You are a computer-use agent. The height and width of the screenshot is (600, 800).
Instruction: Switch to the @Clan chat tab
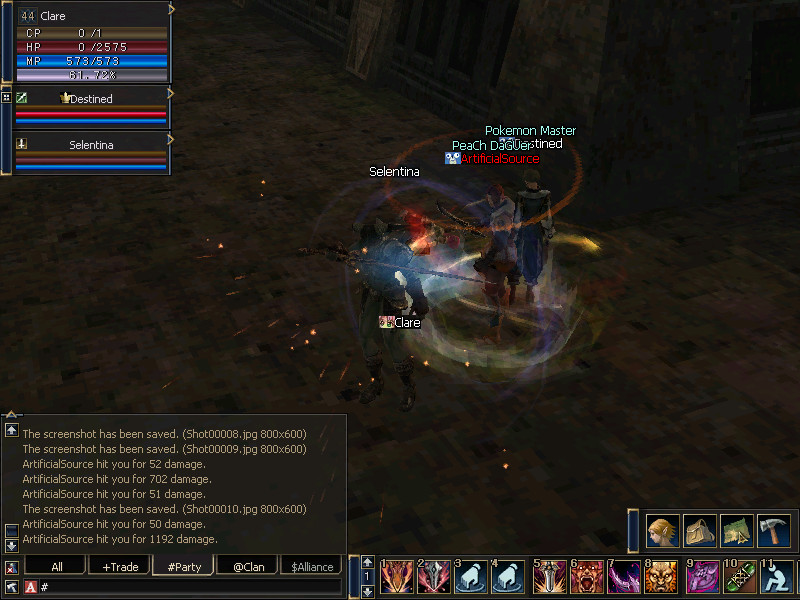pyautogui.click(x=248, y=567)
